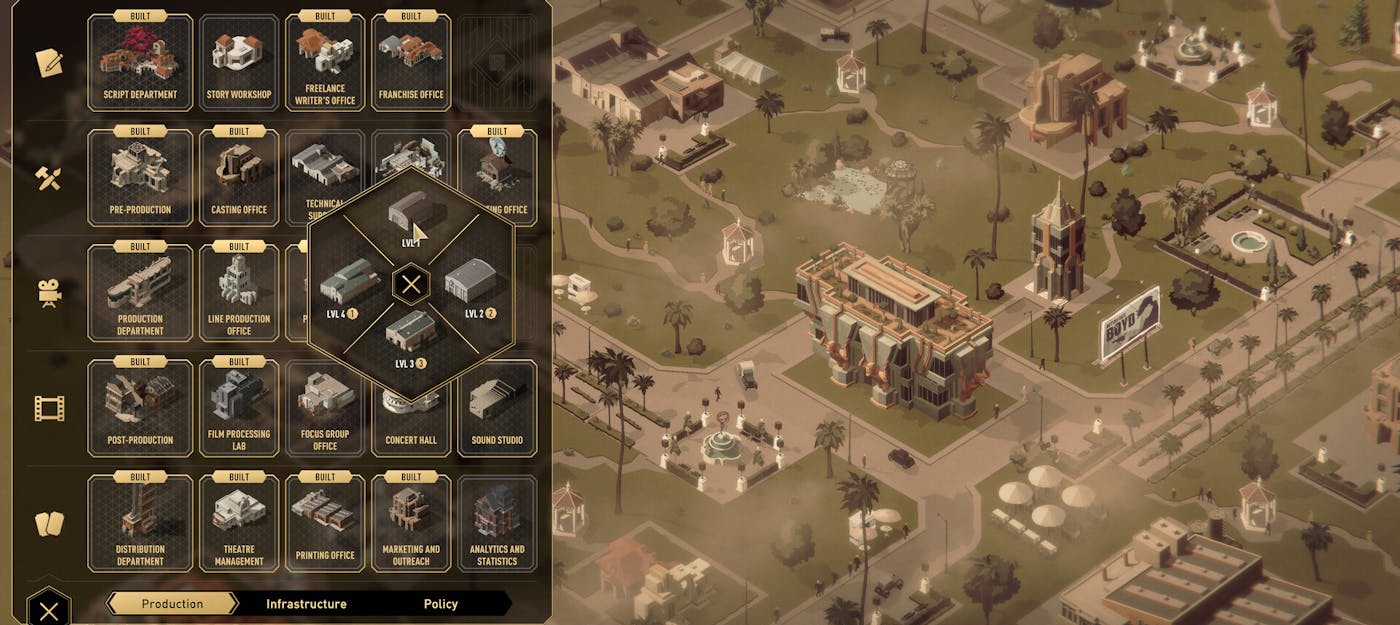The width and height of the screenshot is (1400, 625).
Task: Choose the Marketing and Outreach building
Action: [411, 523]
